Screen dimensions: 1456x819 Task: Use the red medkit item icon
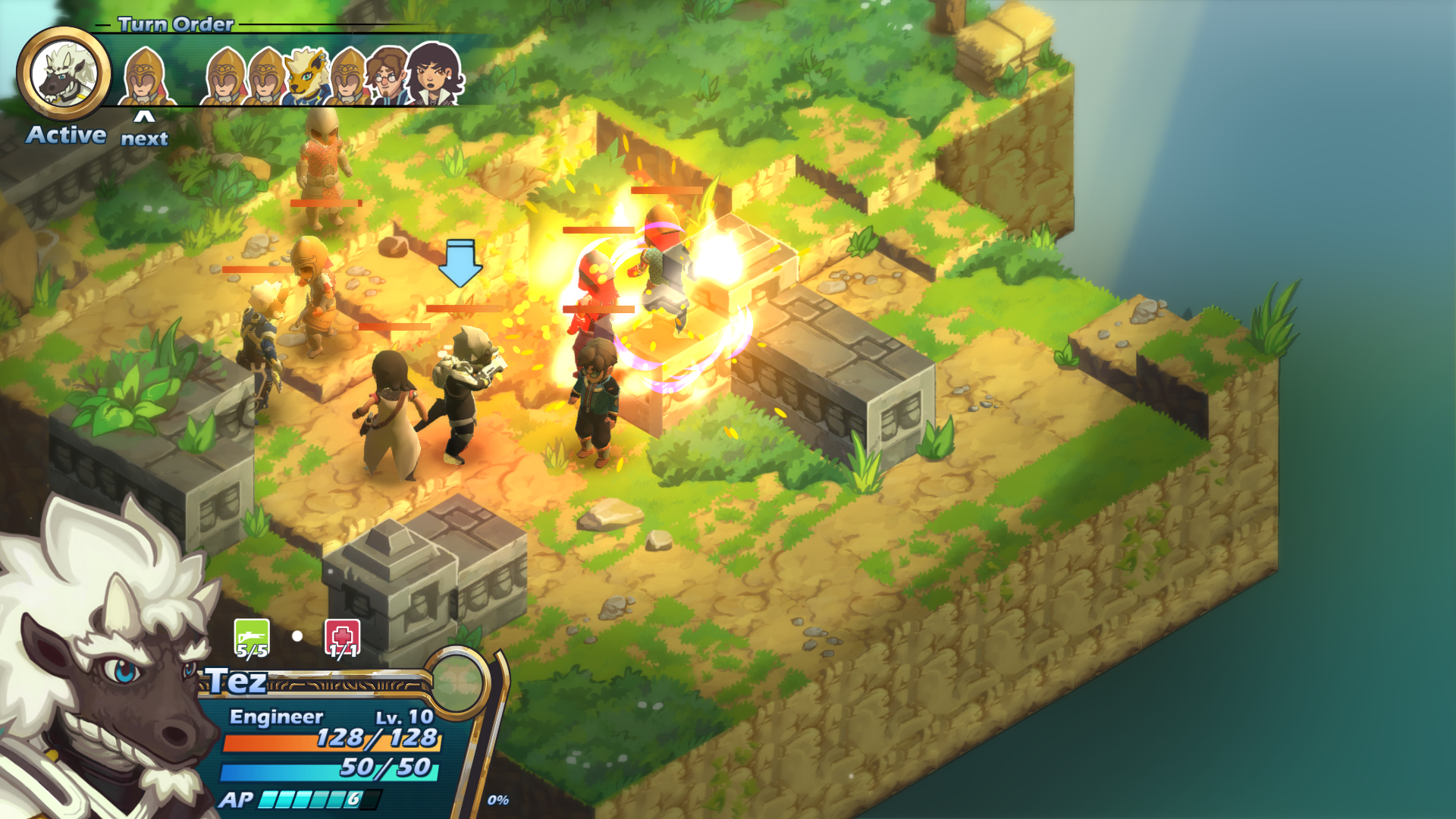(342, 638)
